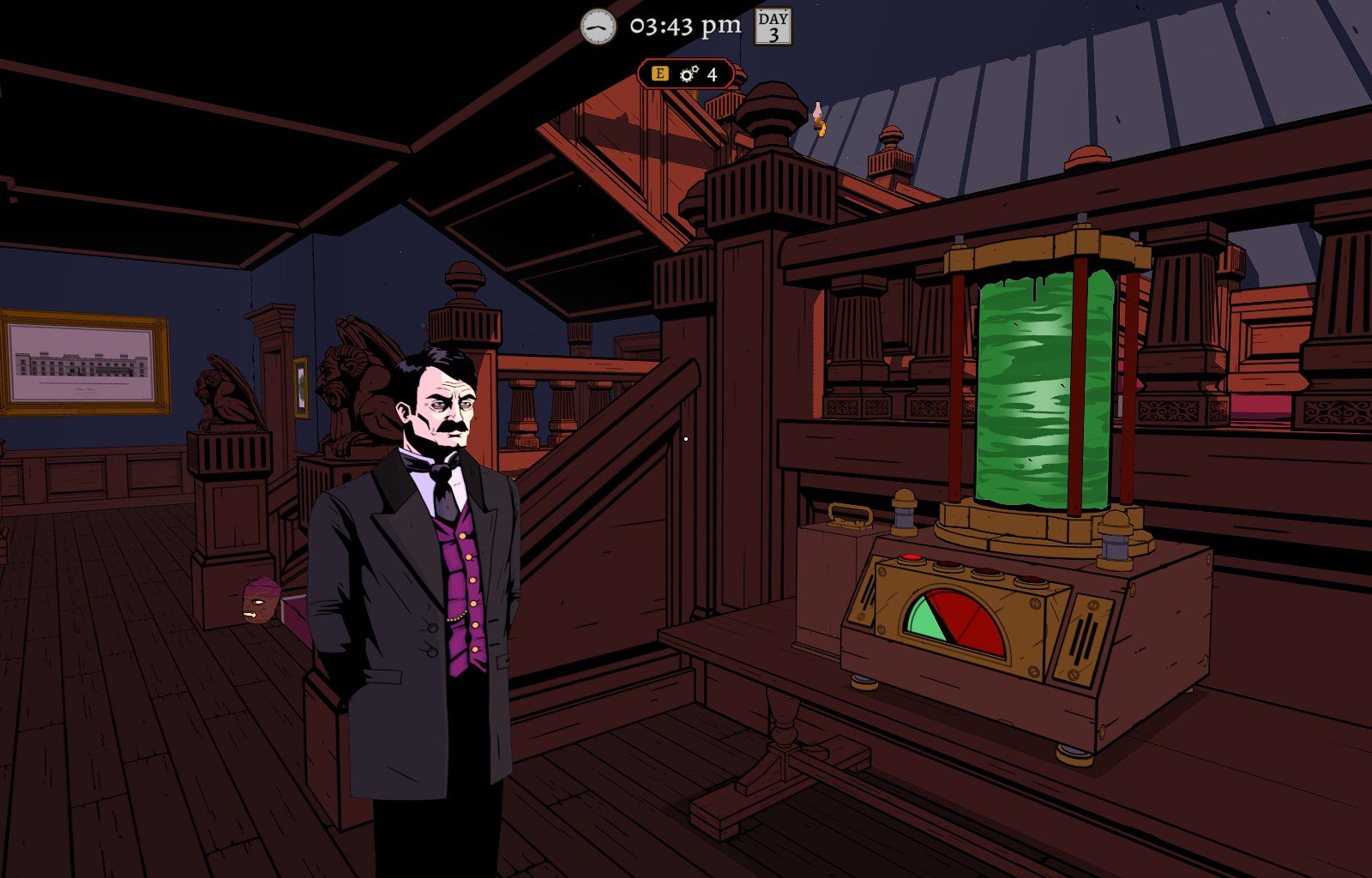Click the clock icon beside the time
The width and height of the screenshot is (1372, 878).
point(598,27)
